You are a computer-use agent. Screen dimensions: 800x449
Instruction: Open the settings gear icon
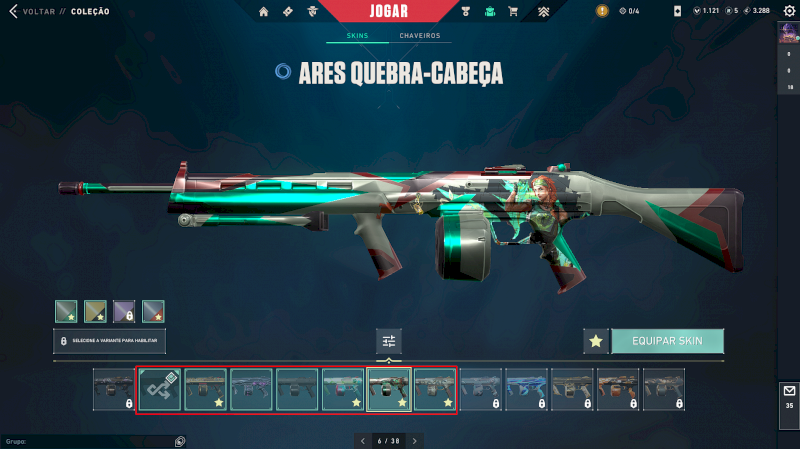coord(788,11)
